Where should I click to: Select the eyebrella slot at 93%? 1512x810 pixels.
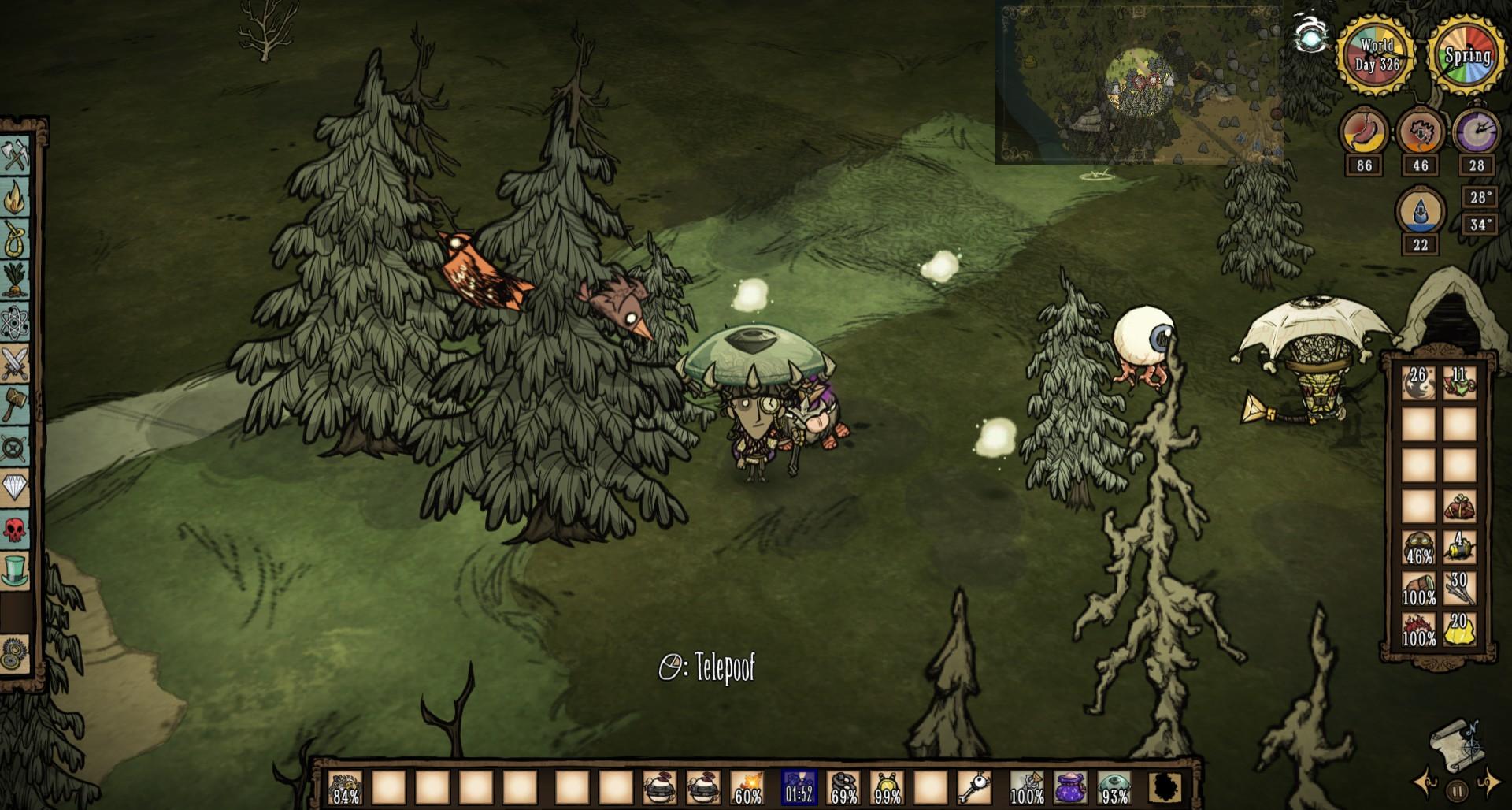pyautogui.click(x=1114, y=787)
